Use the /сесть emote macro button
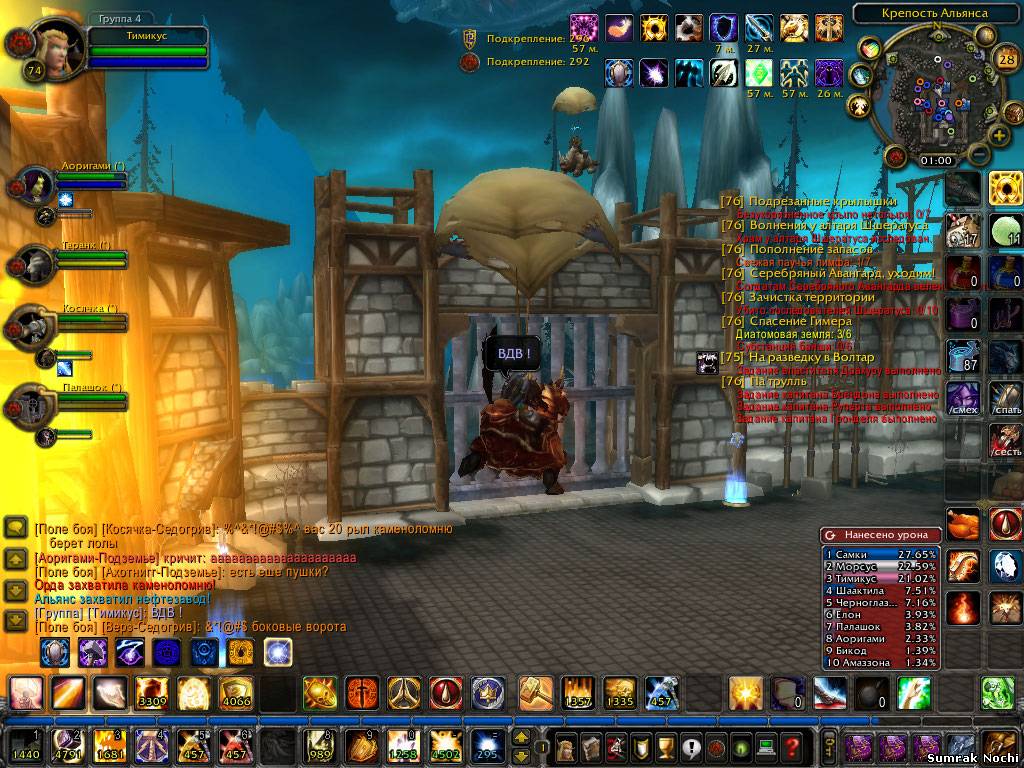 pyautogui.click(x=1006, y=440)
